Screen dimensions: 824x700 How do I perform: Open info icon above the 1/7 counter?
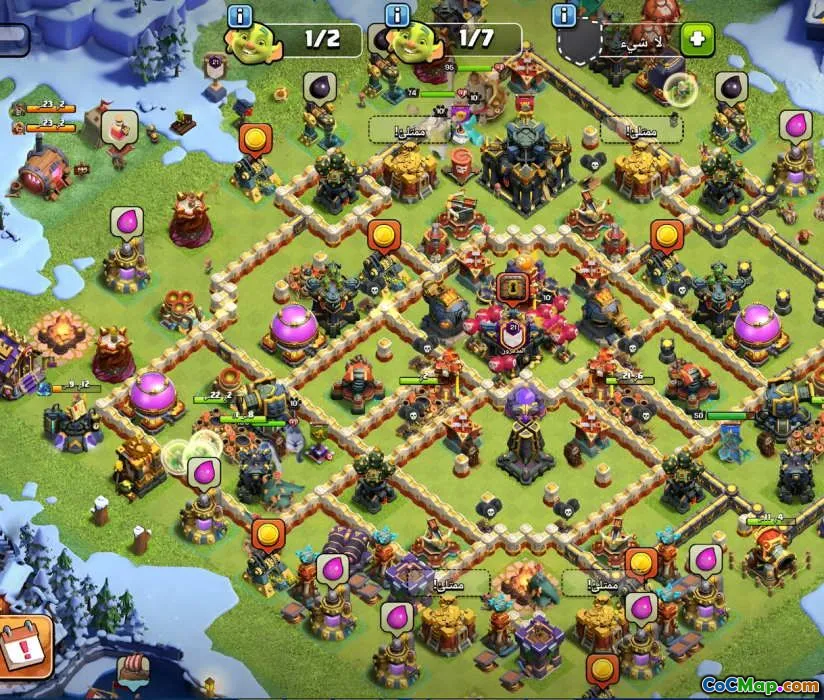[x=398, y=15]
